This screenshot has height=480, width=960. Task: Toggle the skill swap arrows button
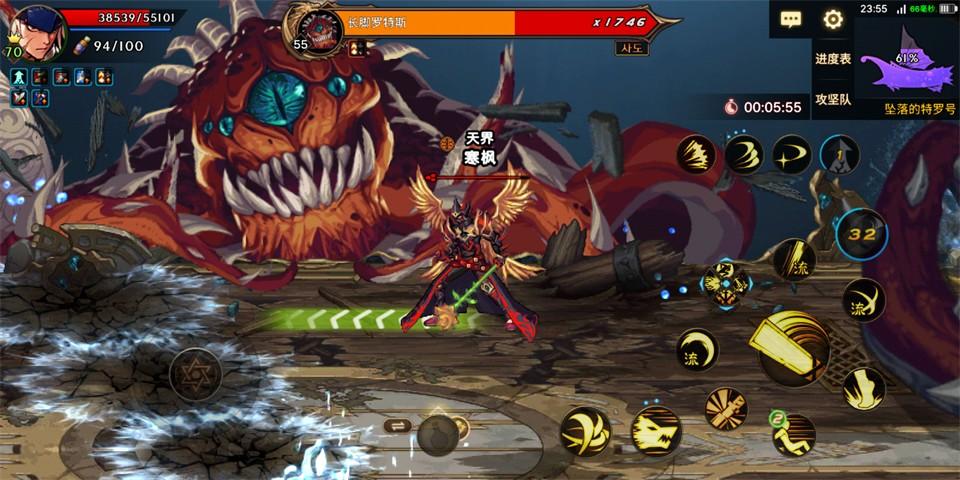396,426
